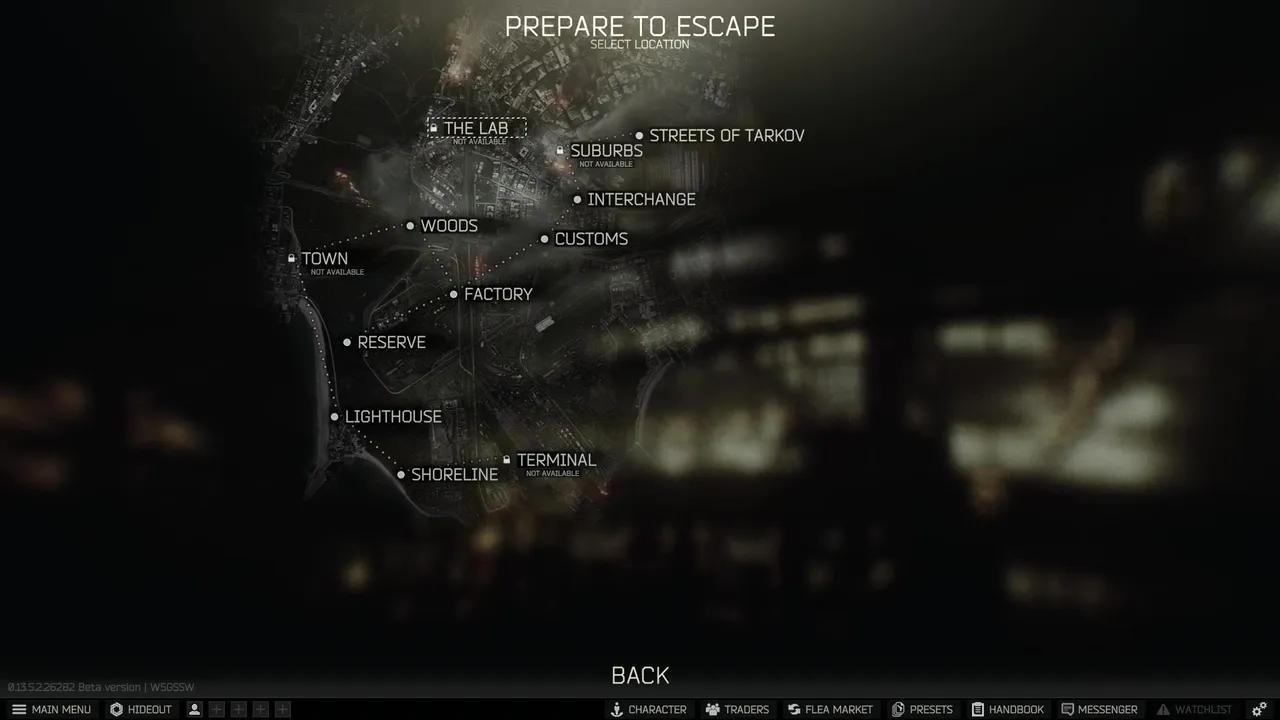Click a plus slot to invite a groupmate

click(x=216, y=708)
